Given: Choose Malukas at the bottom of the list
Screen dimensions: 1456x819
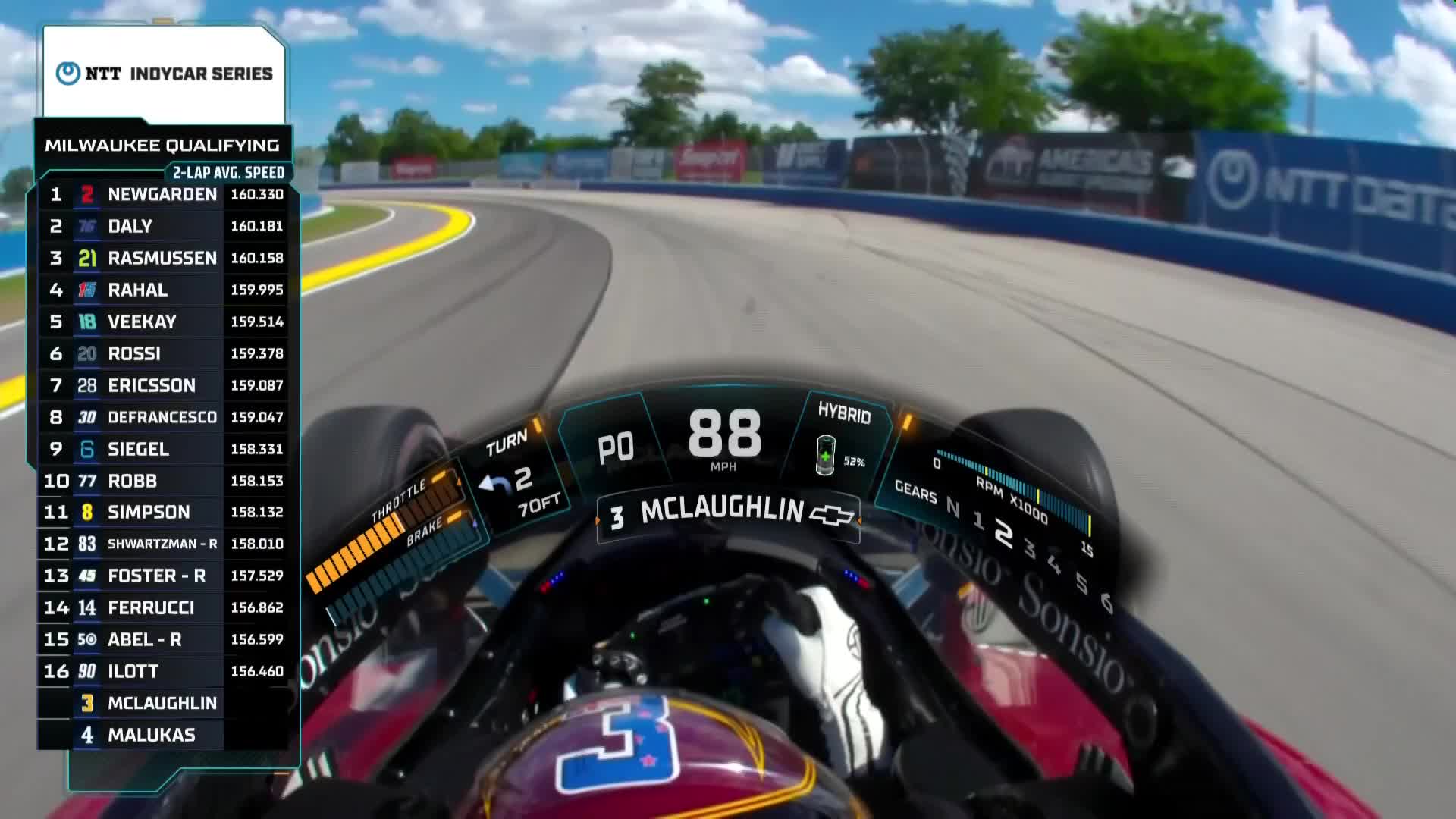Looking at the screenshot, I should click(x=162, y=736).
